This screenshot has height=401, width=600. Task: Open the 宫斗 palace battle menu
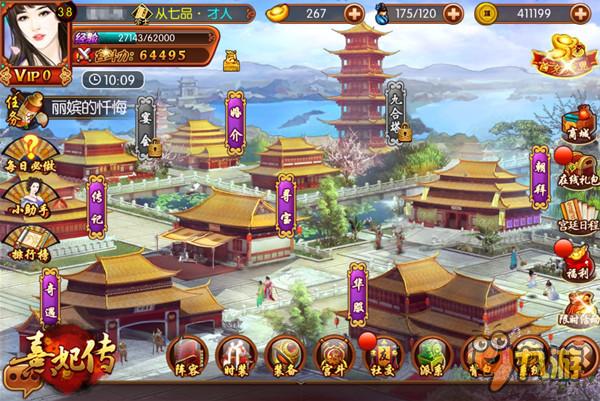point(334,355)
